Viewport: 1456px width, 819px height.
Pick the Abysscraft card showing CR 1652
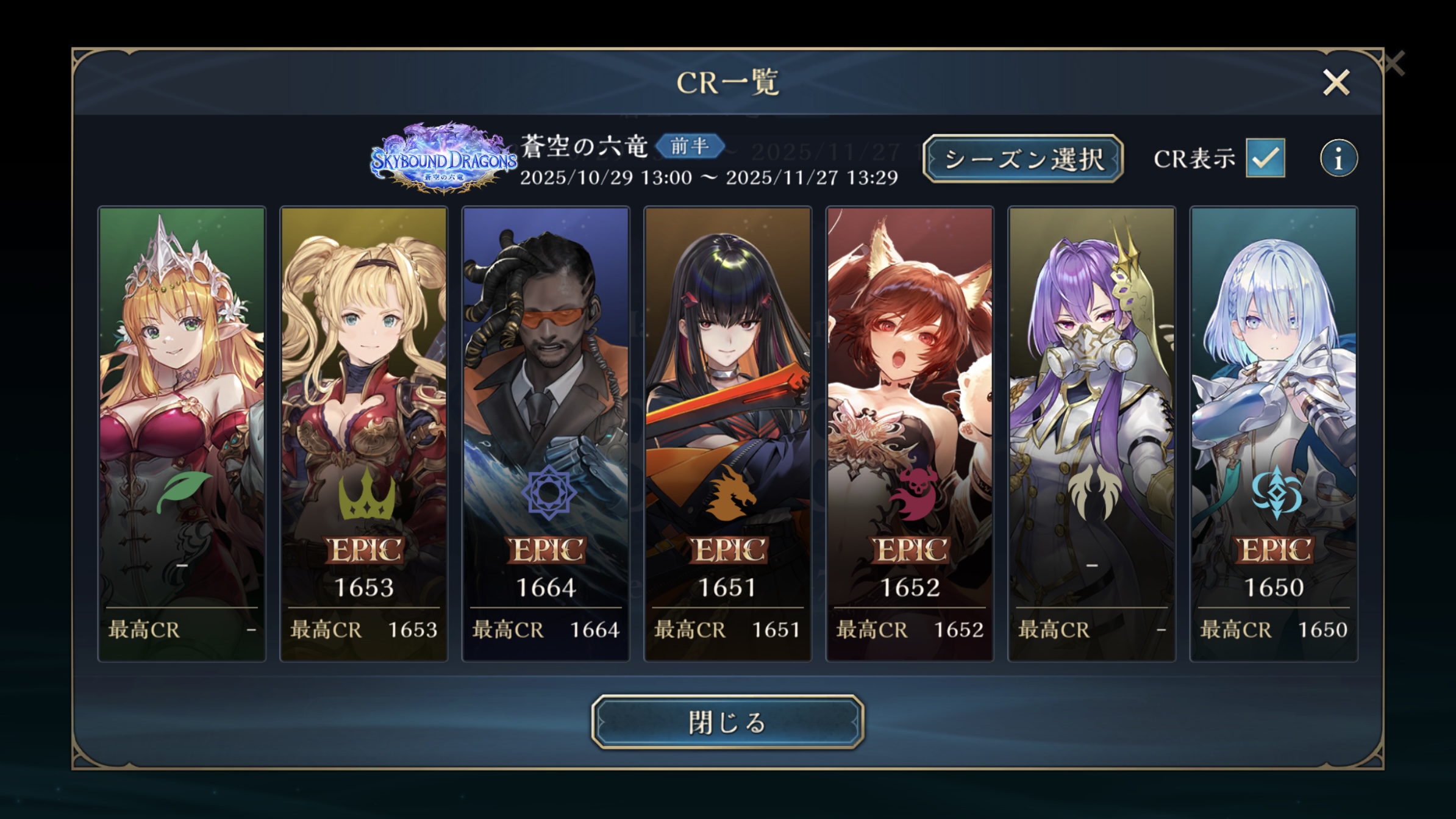910,434
